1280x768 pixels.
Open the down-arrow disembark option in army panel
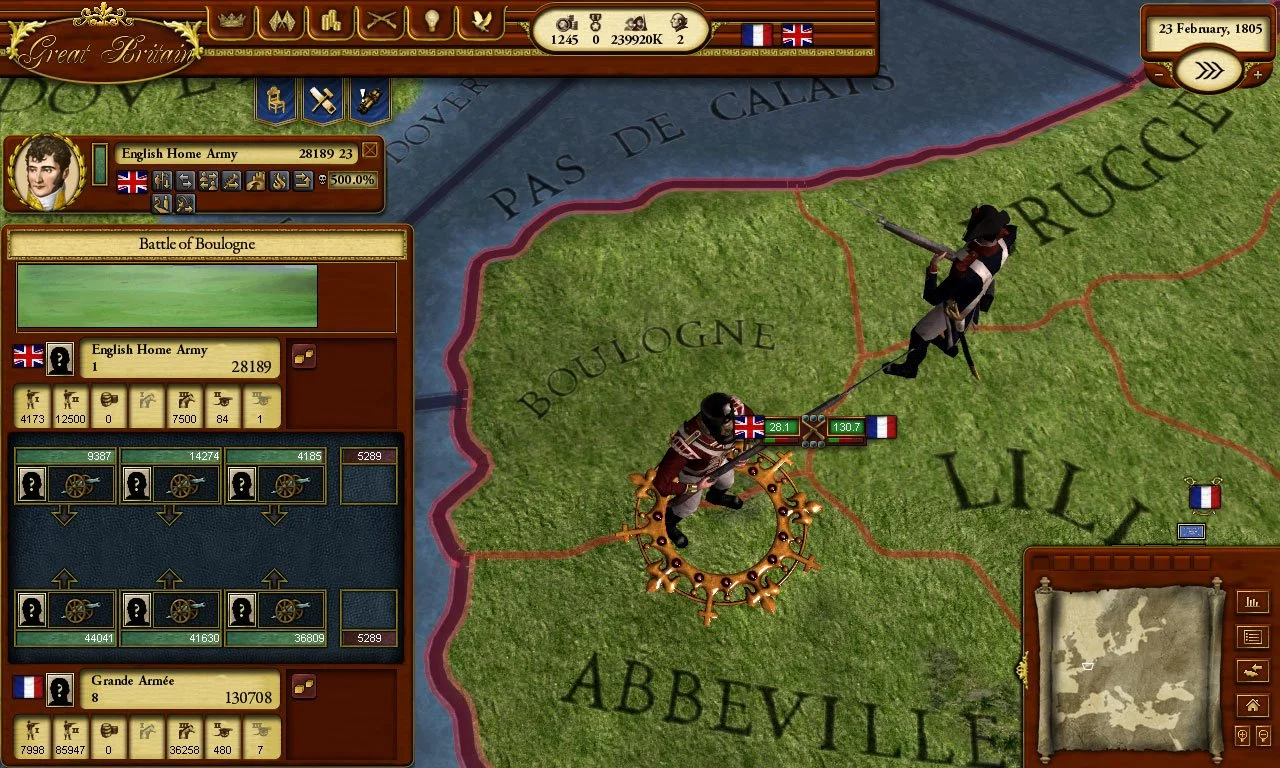pos(163,203)
